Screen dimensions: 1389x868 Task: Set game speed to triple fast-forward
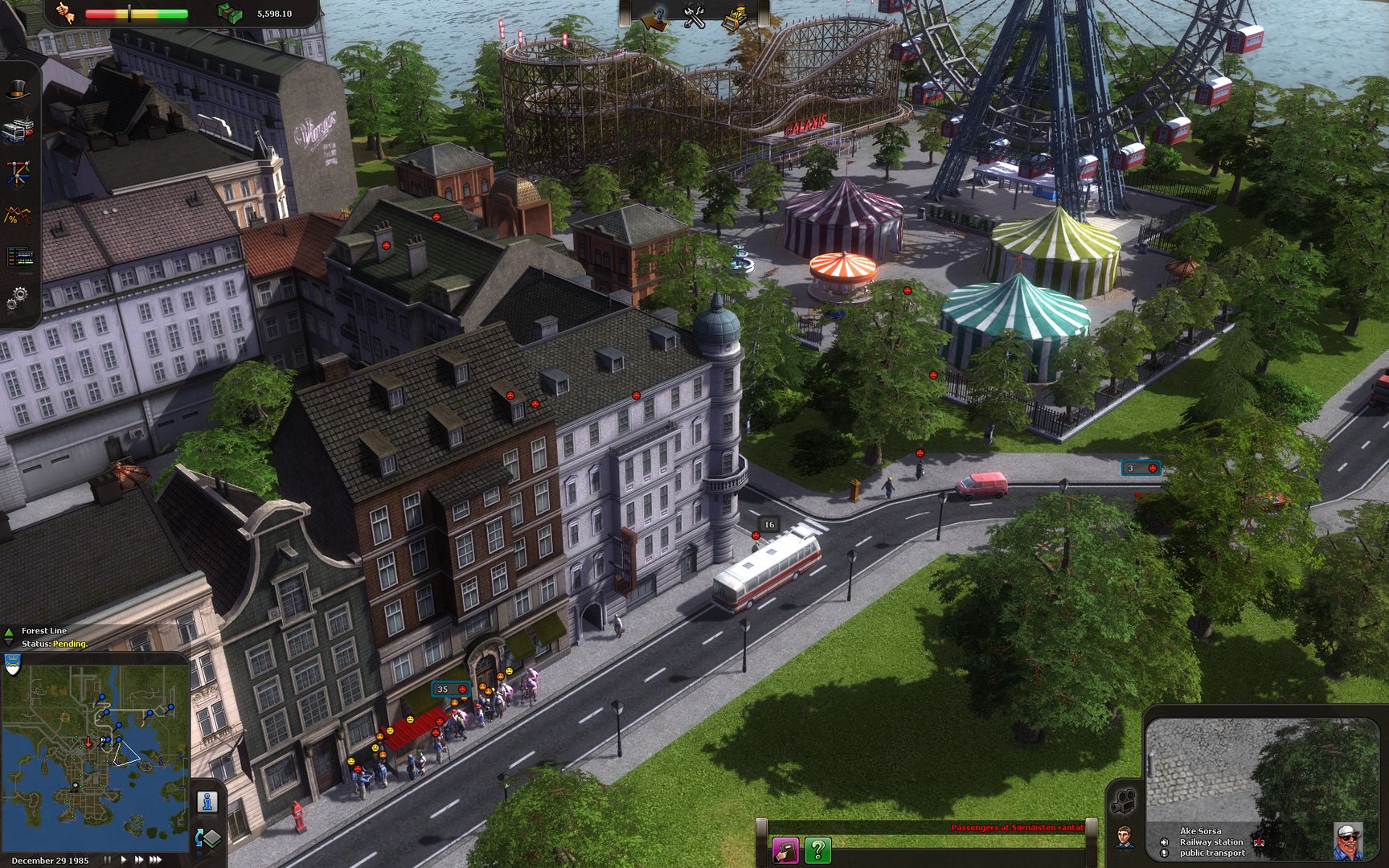[156, 860]
